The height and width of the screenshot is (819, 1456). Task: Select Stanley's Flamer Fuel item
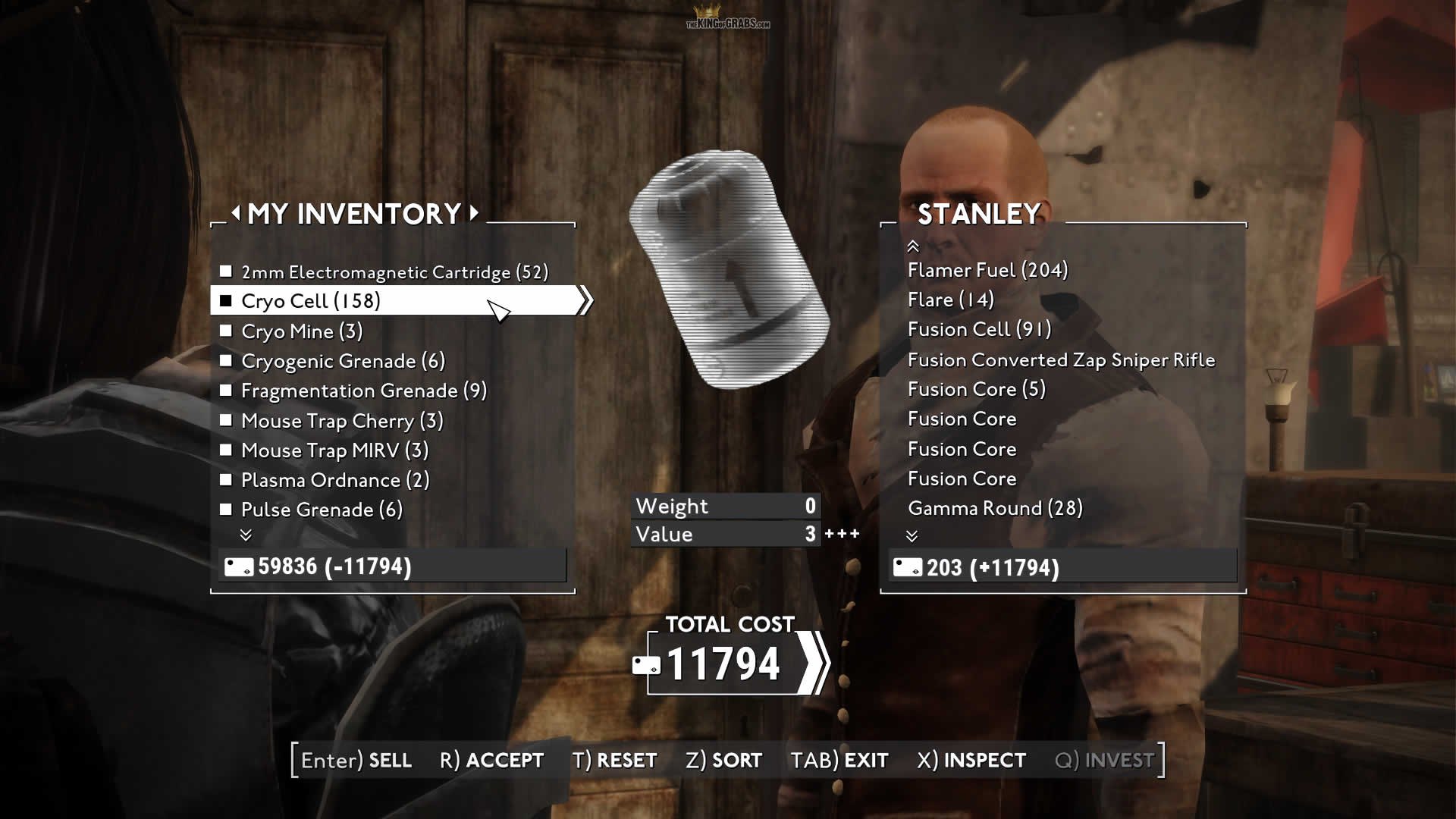pyautogui.click(x=987, y=270)
